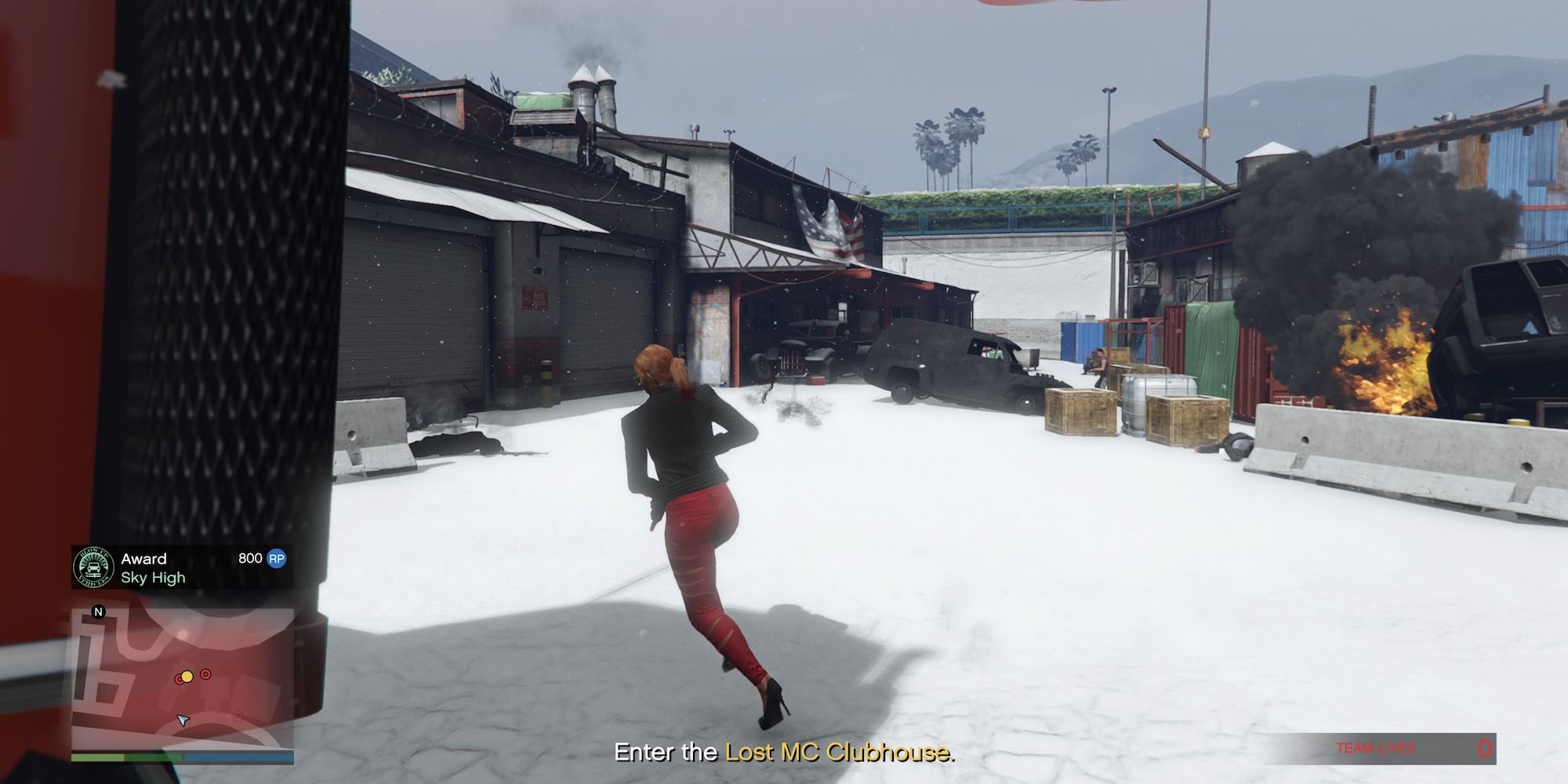
Task: Click the North compass marker on the minimap
Action: 98,612
